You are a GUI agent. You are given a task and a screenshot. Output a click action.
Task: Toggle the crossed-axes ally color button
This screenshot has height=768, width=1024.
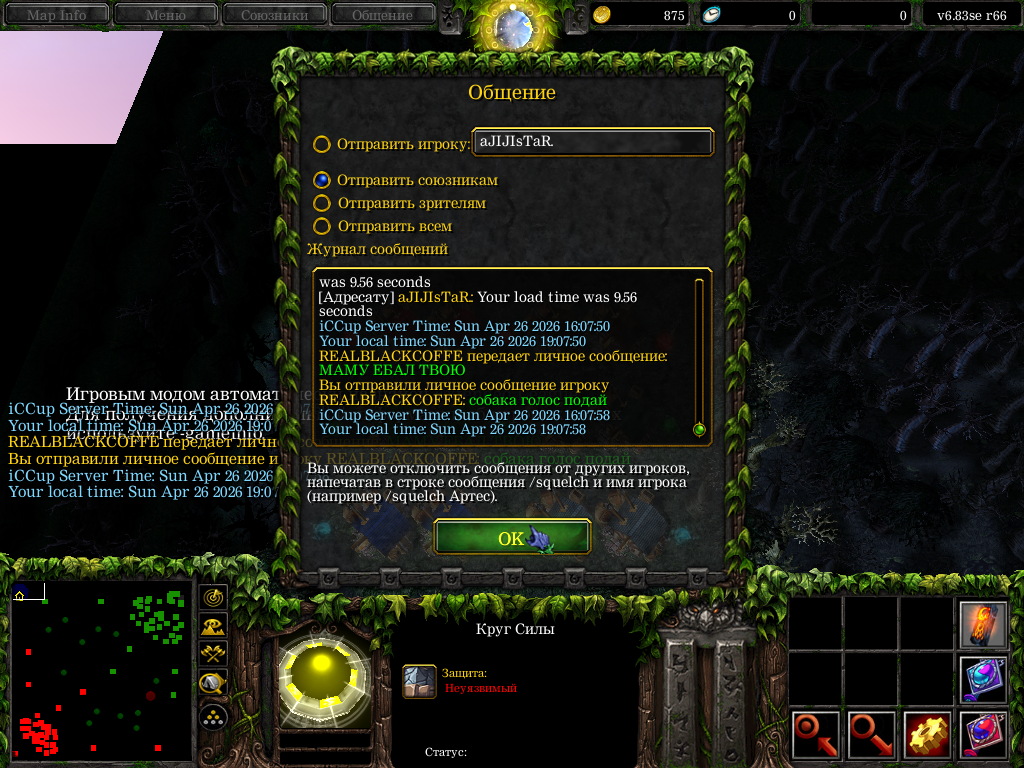[214, 655]
